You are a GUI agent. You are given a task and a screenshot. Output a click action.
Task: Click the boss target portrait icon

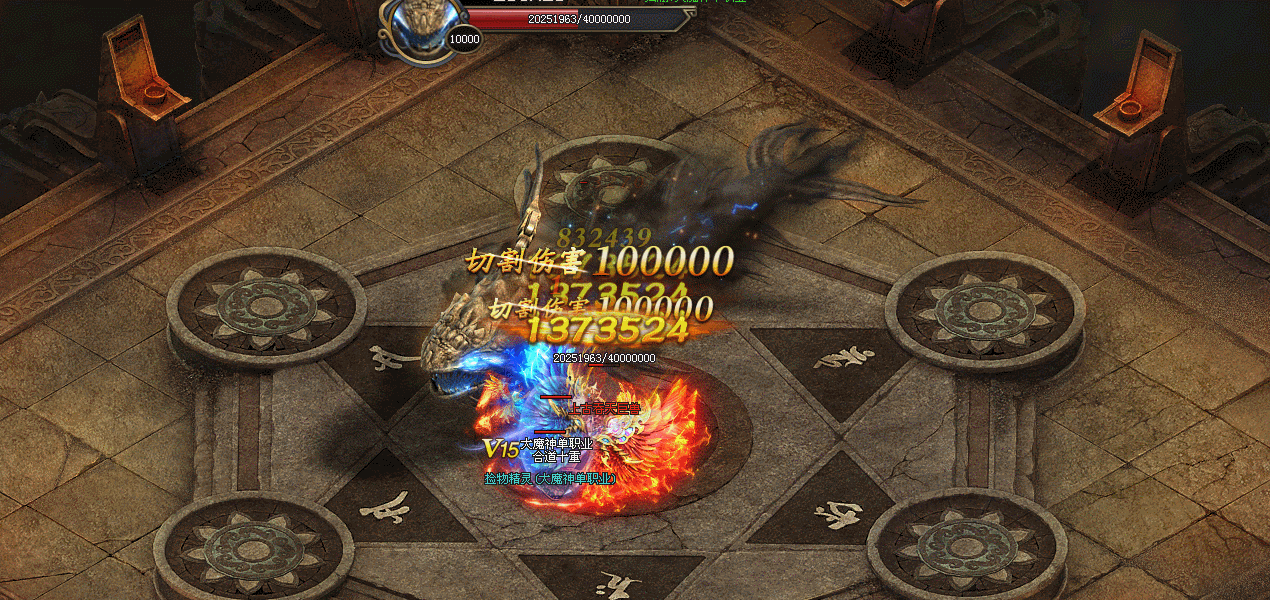423,20
